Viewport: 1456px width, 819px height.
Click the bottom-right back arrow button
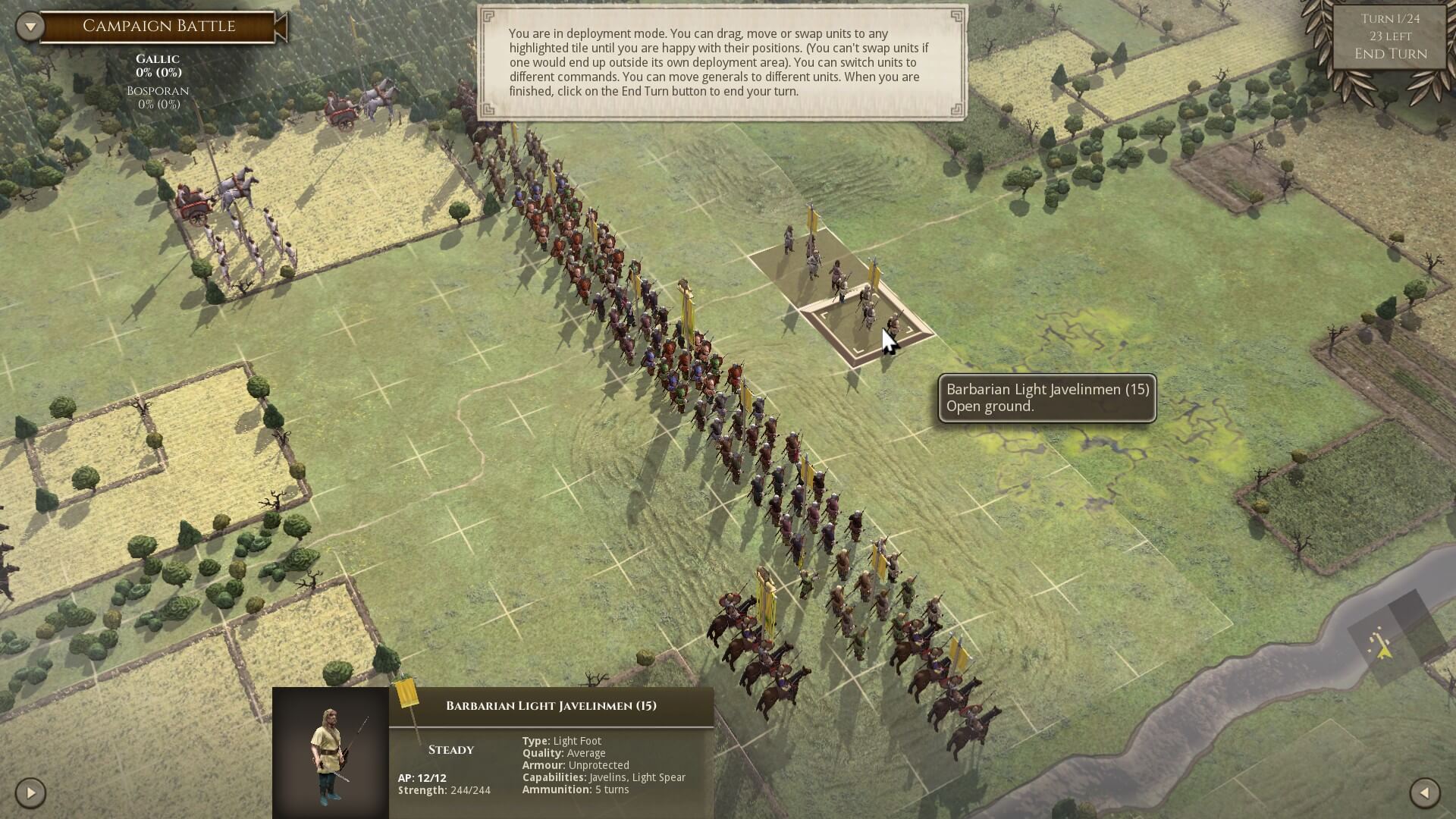tap(1424, 793)
